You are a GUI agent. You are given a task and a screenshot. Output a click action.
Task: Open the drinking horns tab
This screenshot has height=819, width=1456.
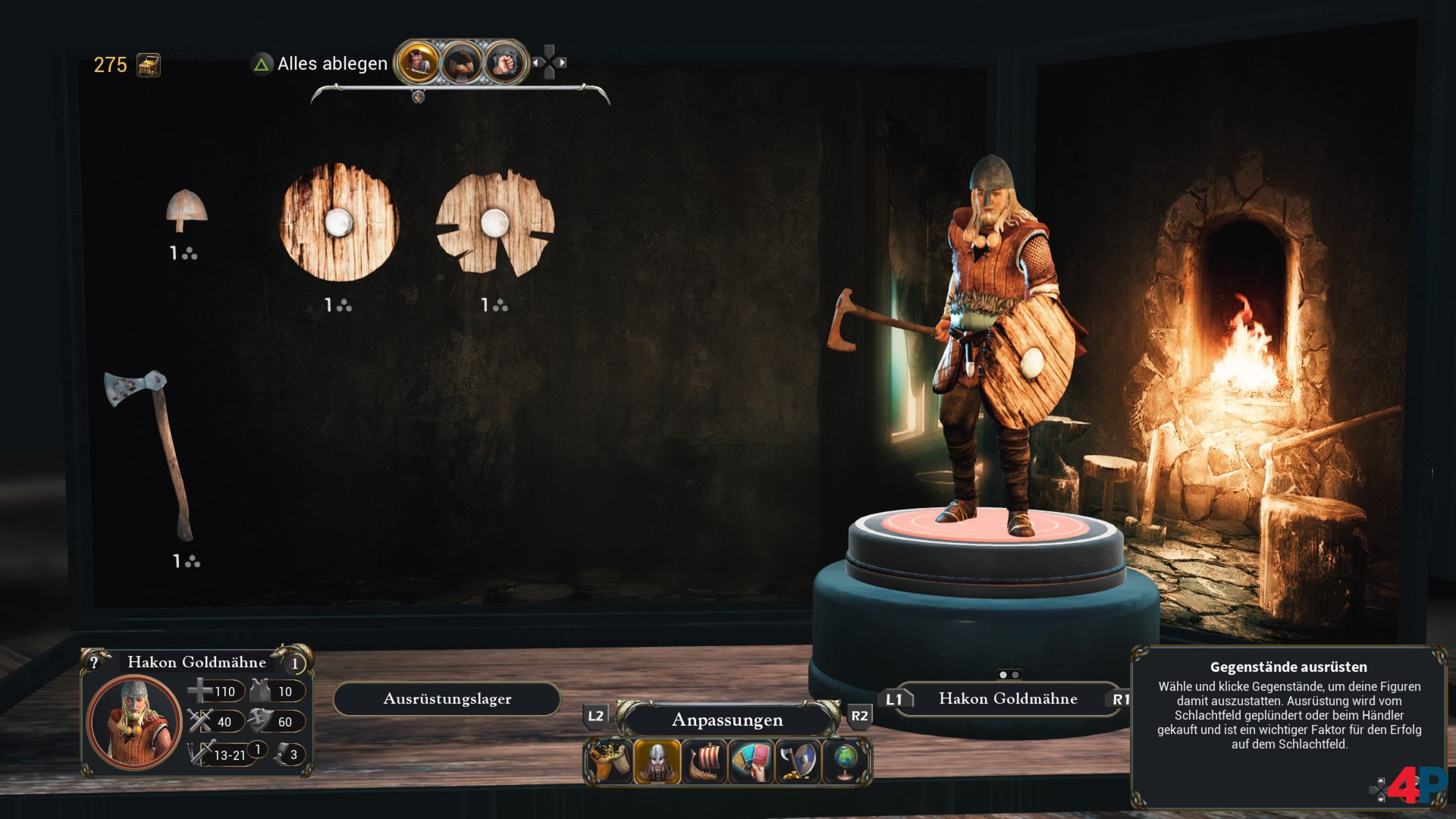[x=609, y=761]
